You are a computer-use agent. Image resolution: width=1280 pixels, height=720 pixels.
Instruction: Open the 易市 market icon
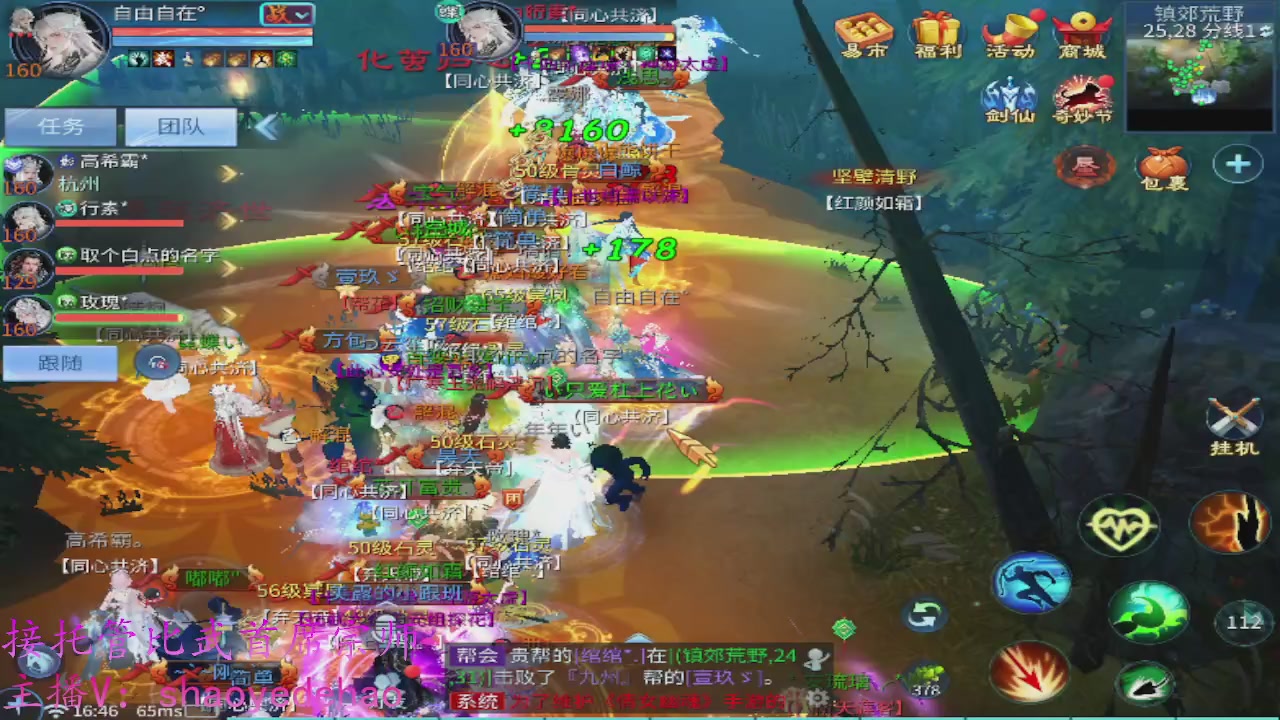tap(861, 37)
